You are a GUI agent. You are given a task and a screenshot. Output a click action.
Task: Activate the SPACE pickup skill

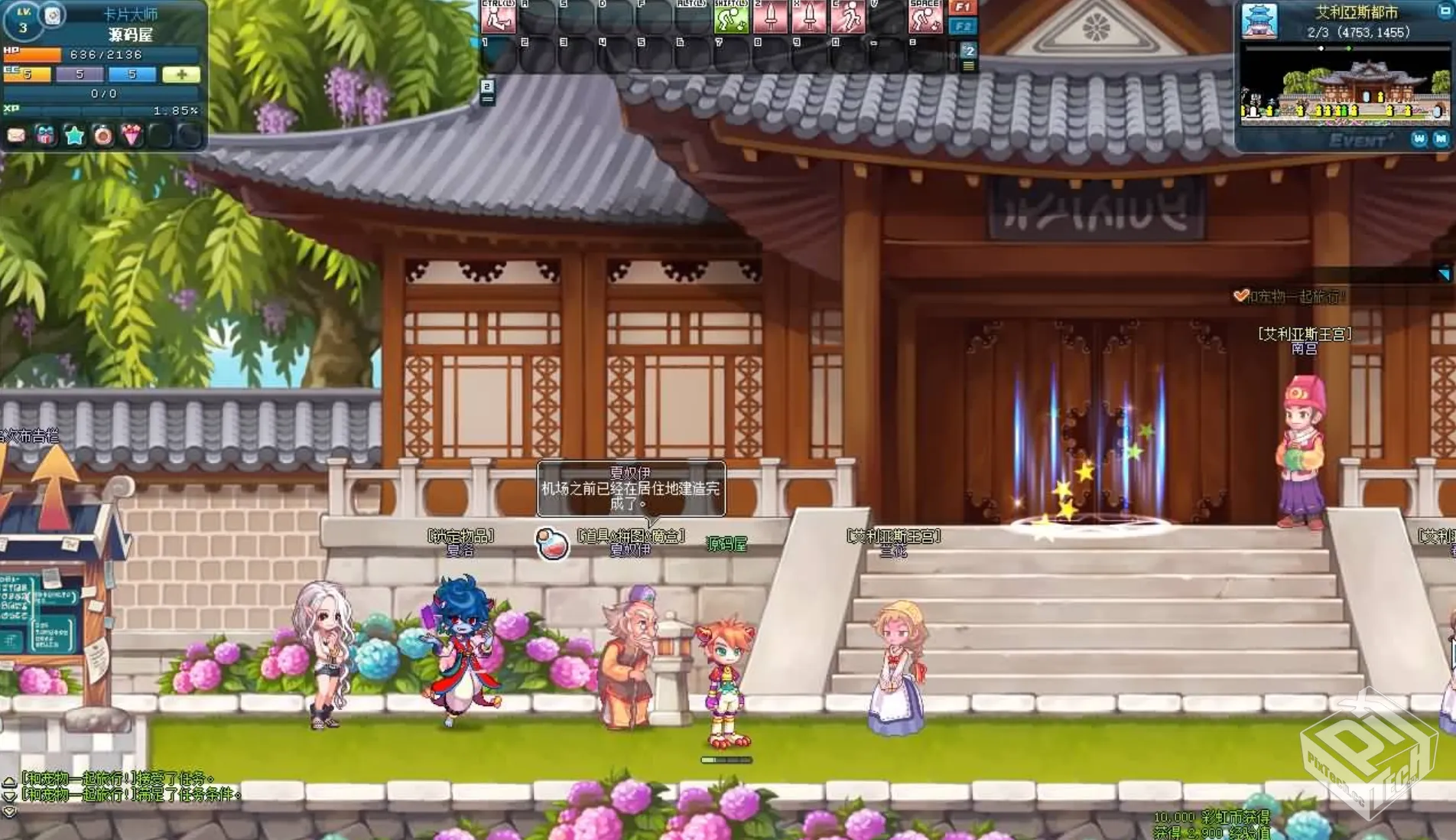point(925,17)
